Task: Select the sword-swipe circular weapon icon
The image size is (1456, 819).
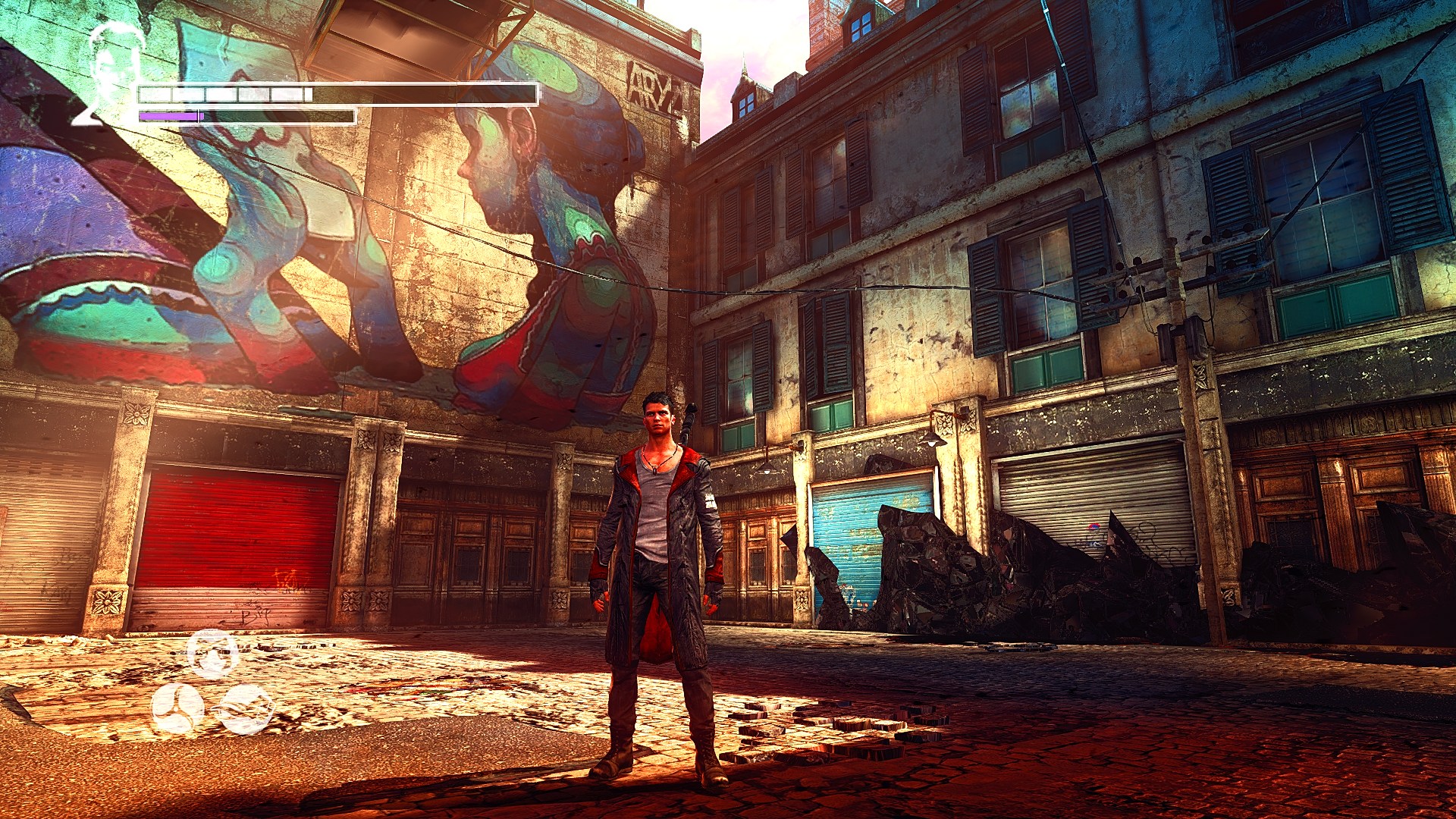Action: pos(245,708)
